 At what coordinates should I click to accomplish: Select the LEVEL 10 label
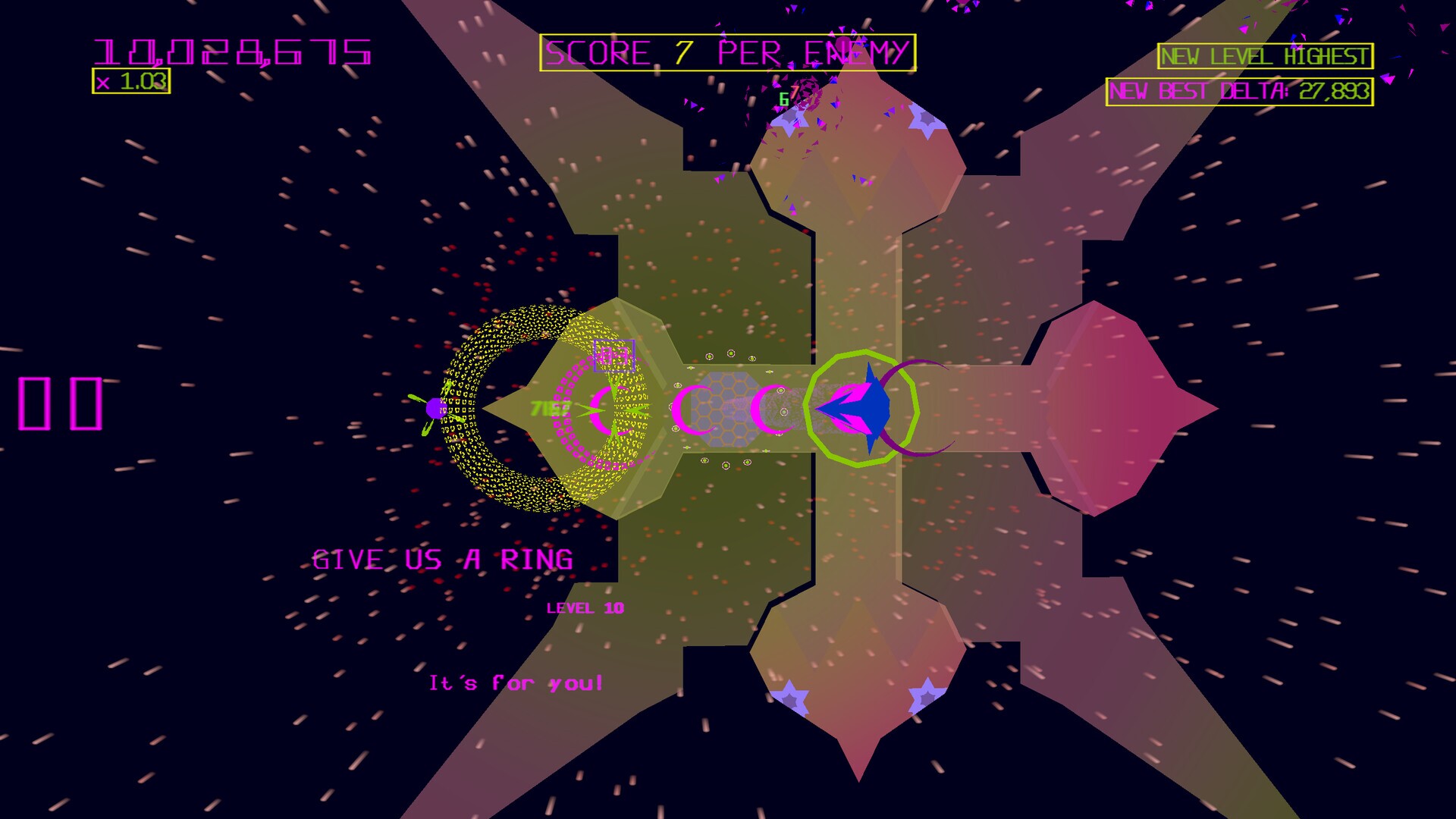click(x=584, y=607)
